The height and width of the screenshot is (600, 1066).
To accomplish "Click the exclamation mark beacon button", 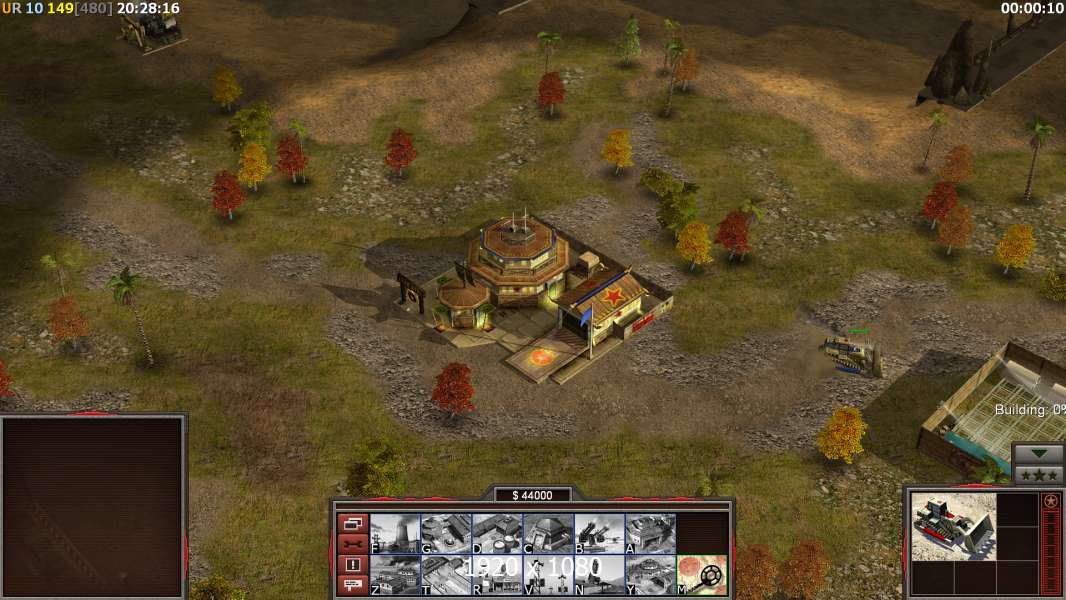I will tap(352, 565).
